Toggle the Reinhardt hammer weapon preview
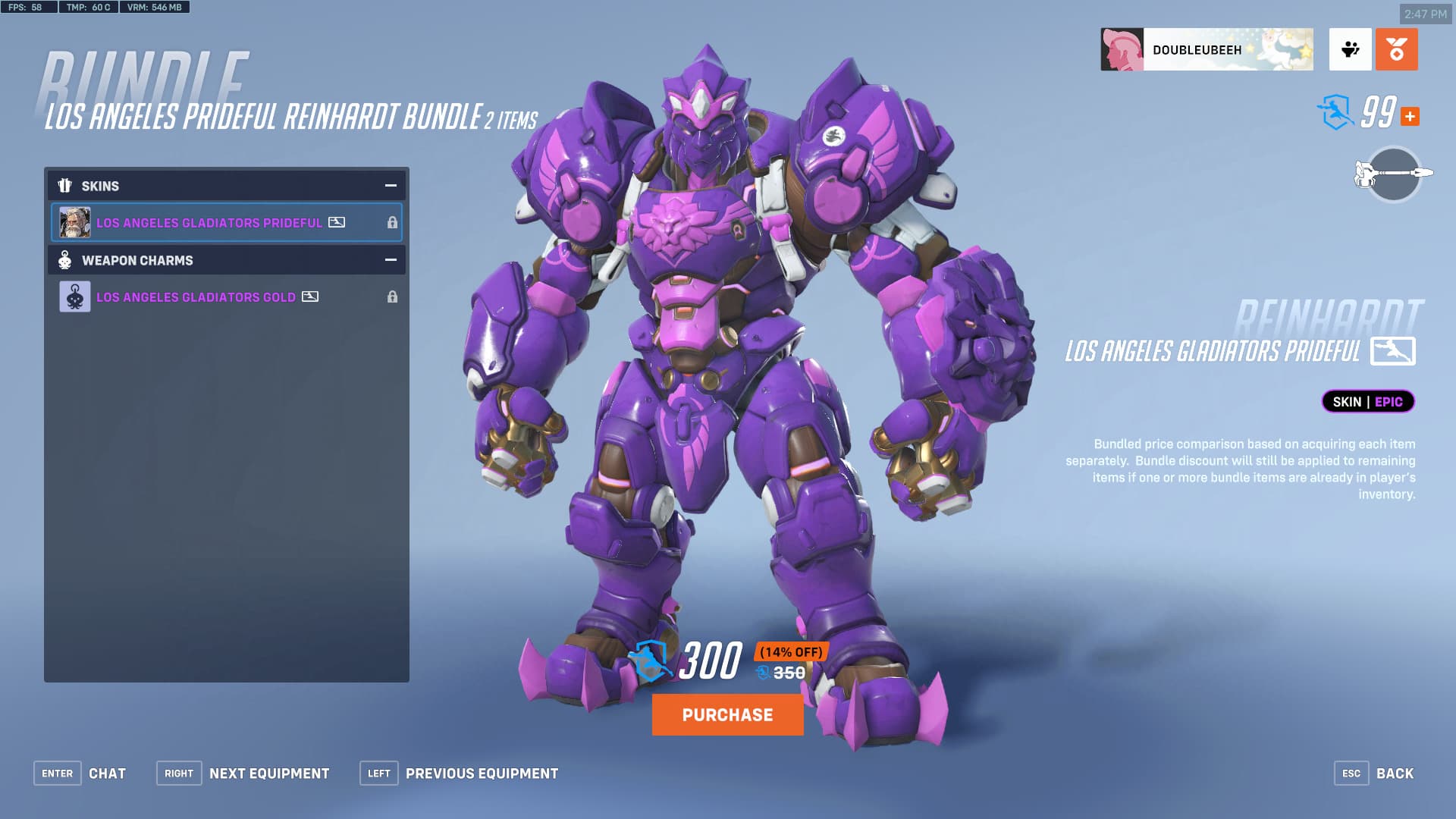Image resolution: width=1456 pixels, height=819 pixels. coord(1393,174)
